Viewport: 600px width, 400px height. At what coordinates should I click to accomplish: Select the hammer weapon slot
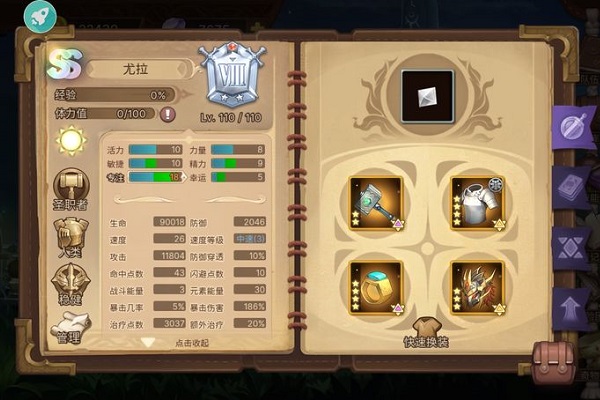pos(376,202)
